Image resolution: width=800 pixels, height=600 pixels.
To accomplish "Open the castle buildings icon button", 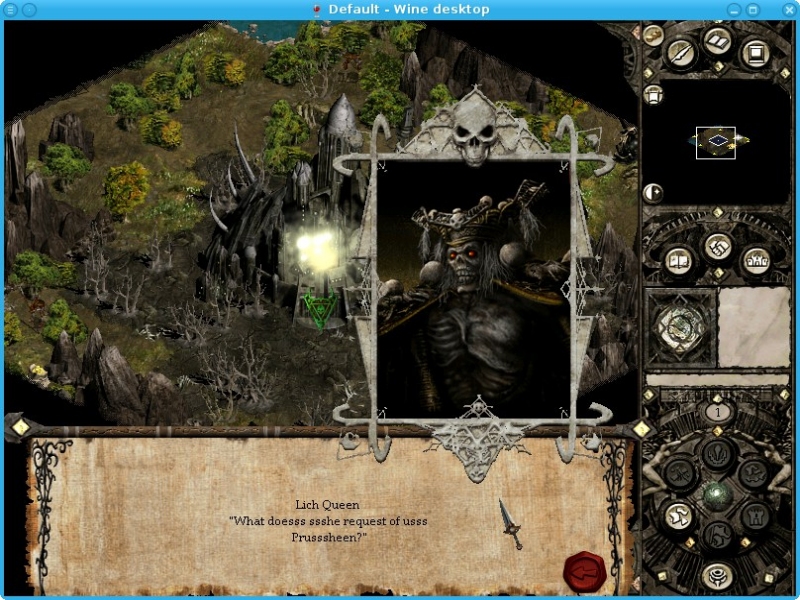I will (755, 262).
